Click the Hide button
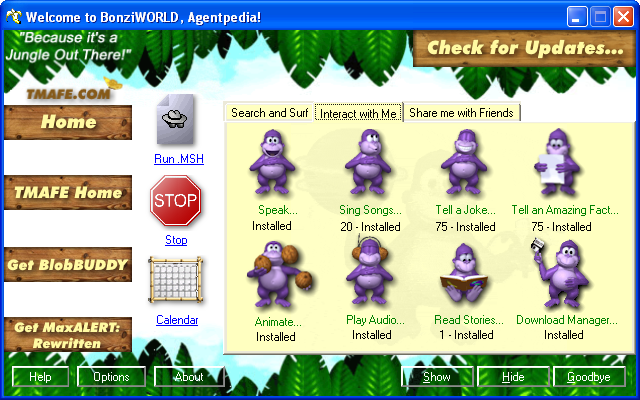This screenshot has height=400, width=640. (x=513, y=377)
